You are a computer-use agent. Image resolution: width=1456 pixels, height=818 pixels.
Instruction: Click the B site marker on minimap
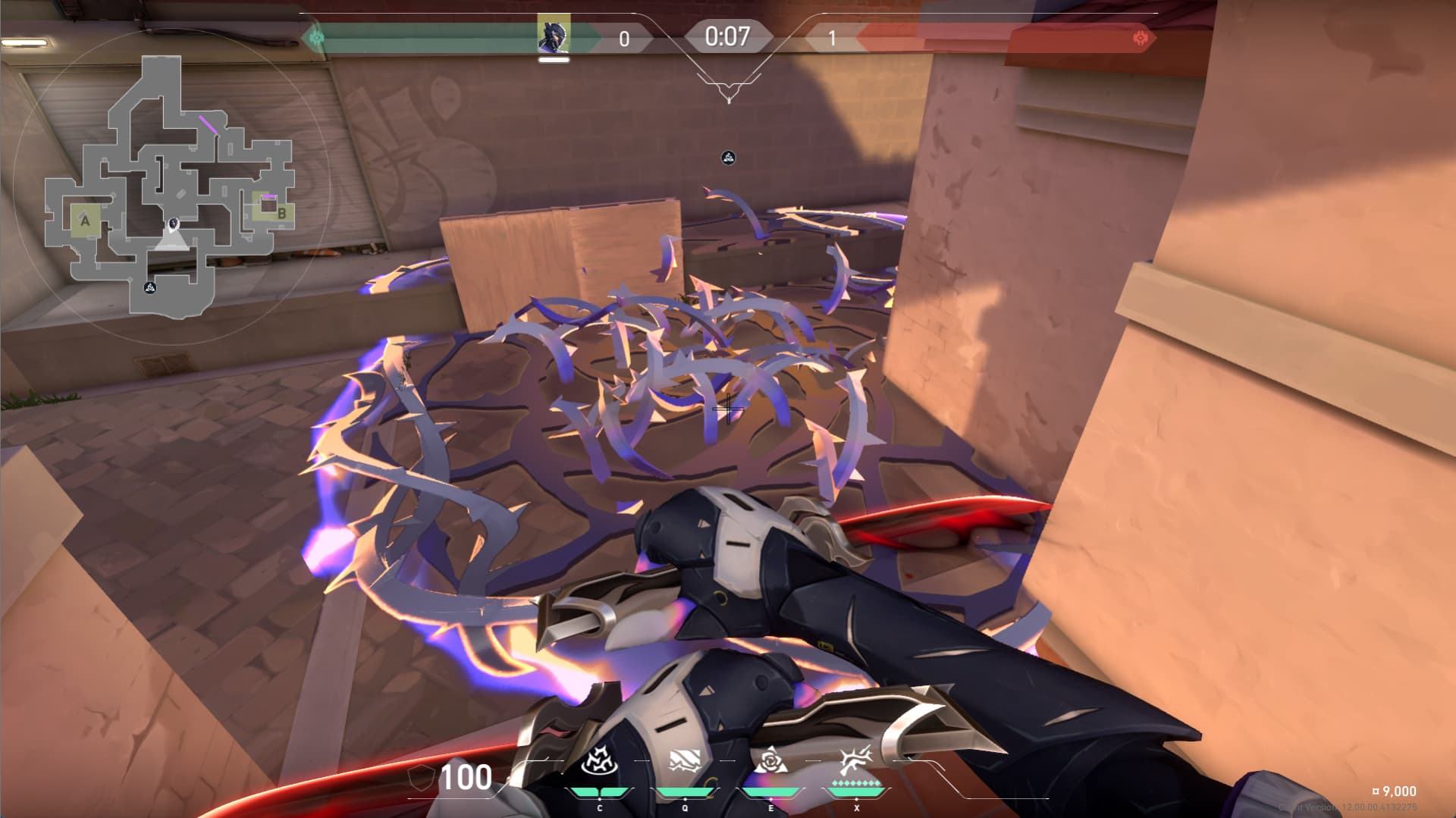(281, 214)
